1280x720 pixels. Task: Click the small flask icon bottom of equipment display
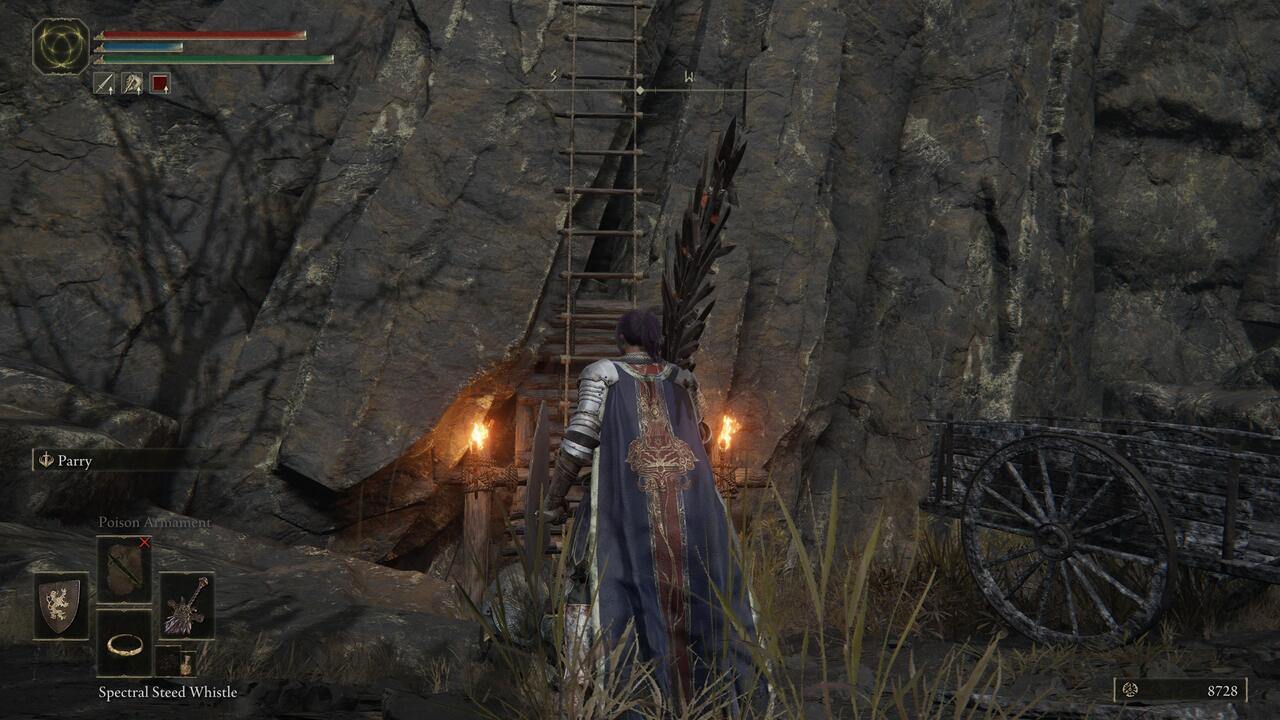[x=186, y=664]
